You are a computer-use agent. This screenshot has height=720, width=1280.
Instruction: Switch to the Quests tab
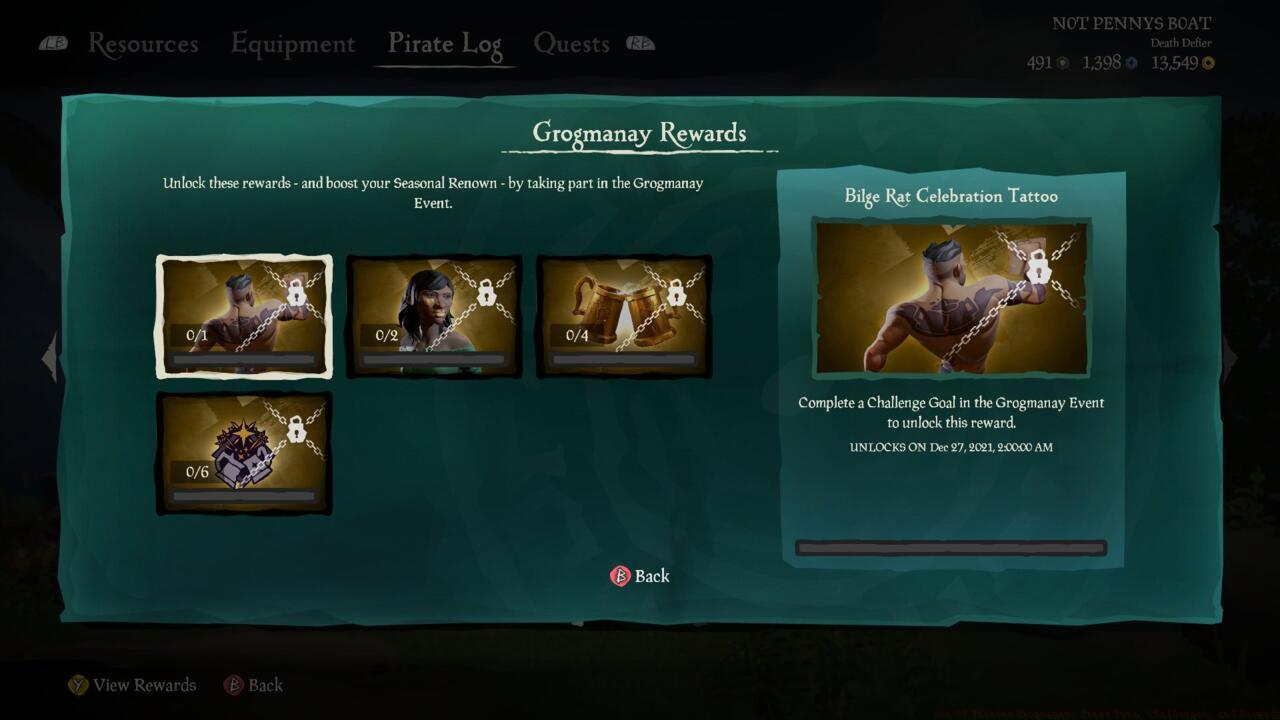[x=572, y=43]
